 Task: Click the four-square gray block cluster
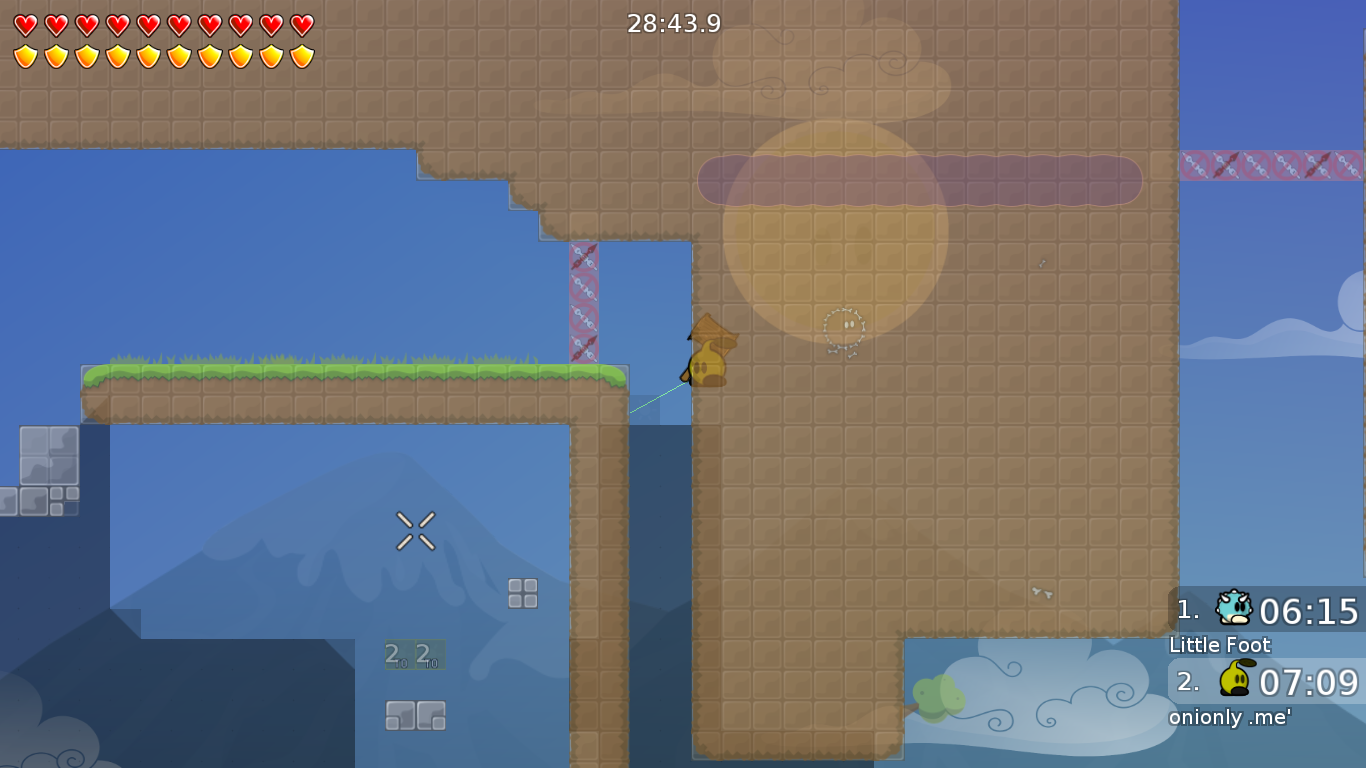(521, 593)
